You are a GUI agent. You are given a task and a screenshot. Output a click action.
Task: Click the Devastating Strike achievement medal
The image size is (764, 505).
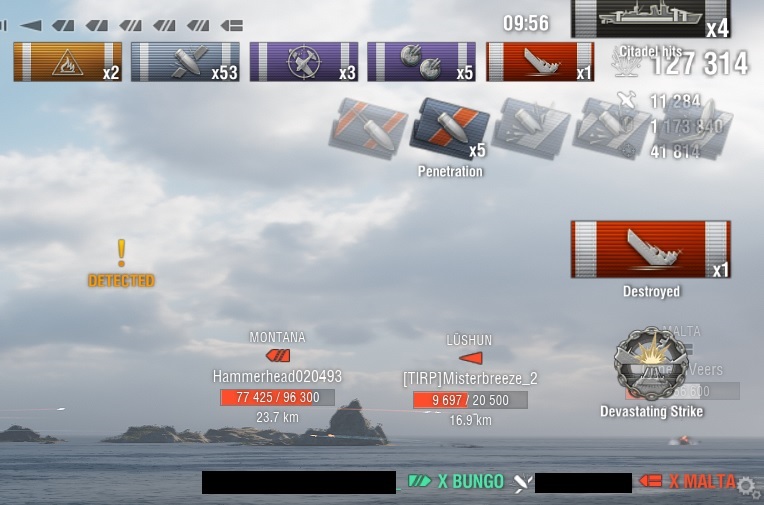click(651, 364)
